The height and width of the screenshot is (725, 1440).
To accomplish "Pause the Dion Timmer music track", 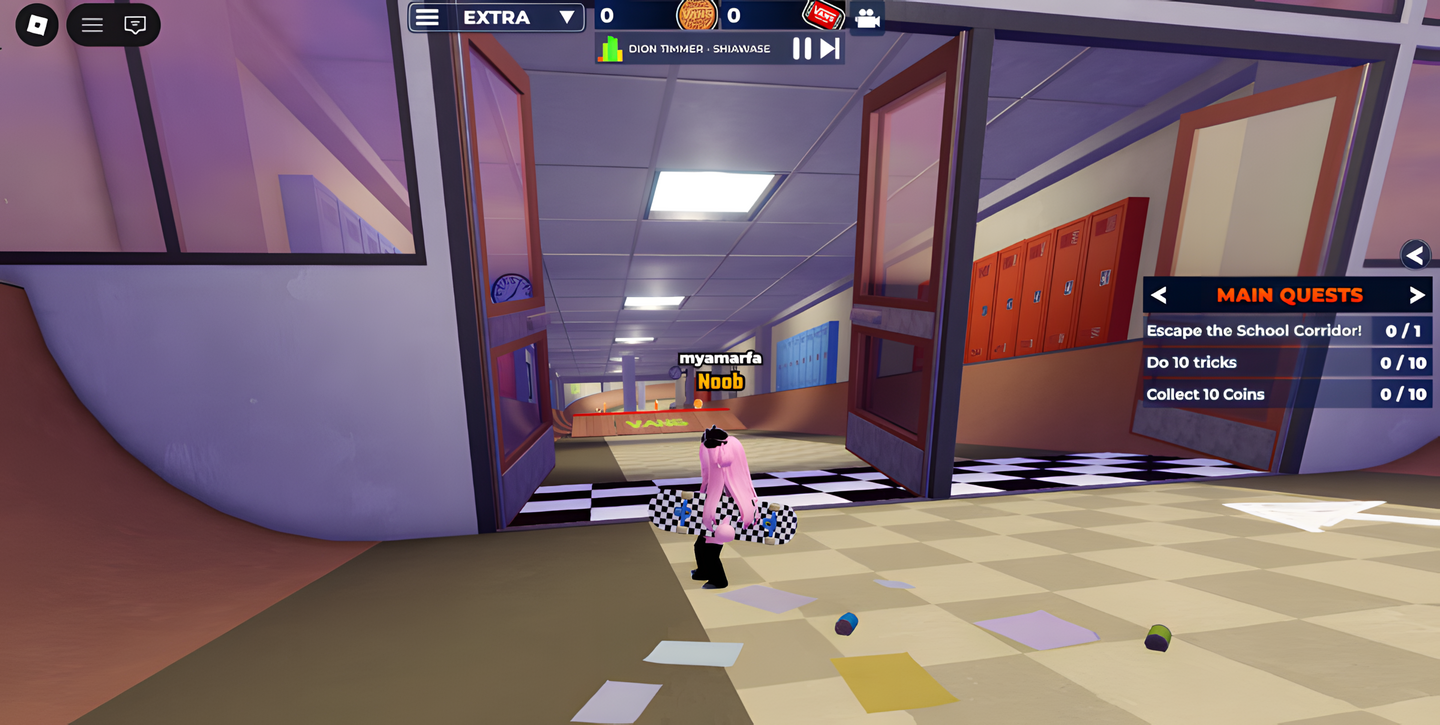I will 801,48.
